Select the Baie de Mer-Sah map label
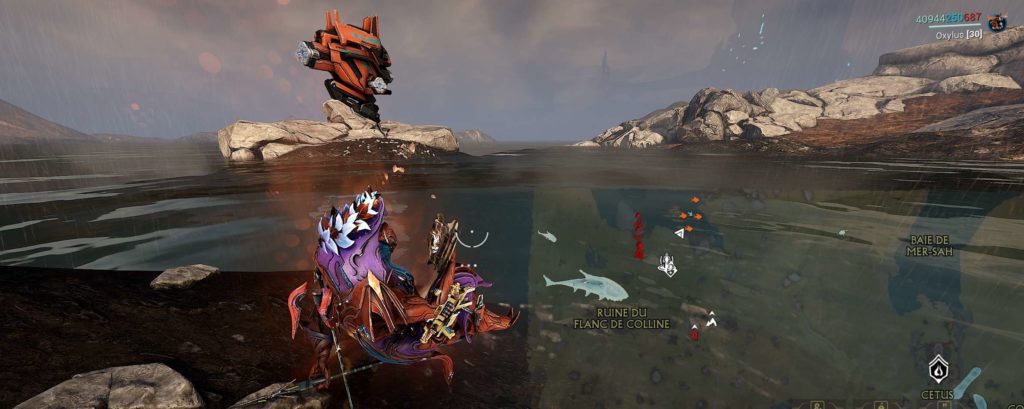The height and width of the screenshot is (409, 1024). point(930,246)
